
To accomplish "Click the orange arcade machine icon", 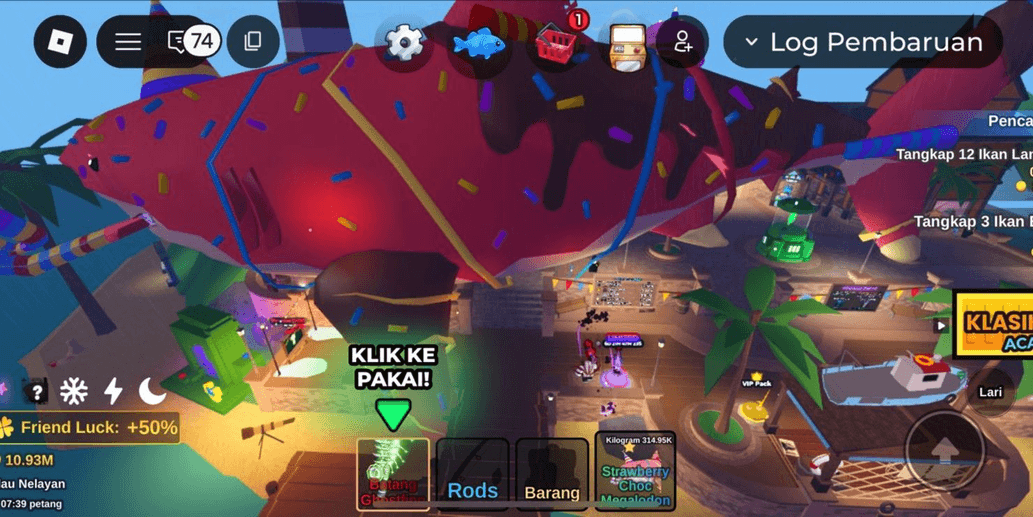I will tap(627, 45).
